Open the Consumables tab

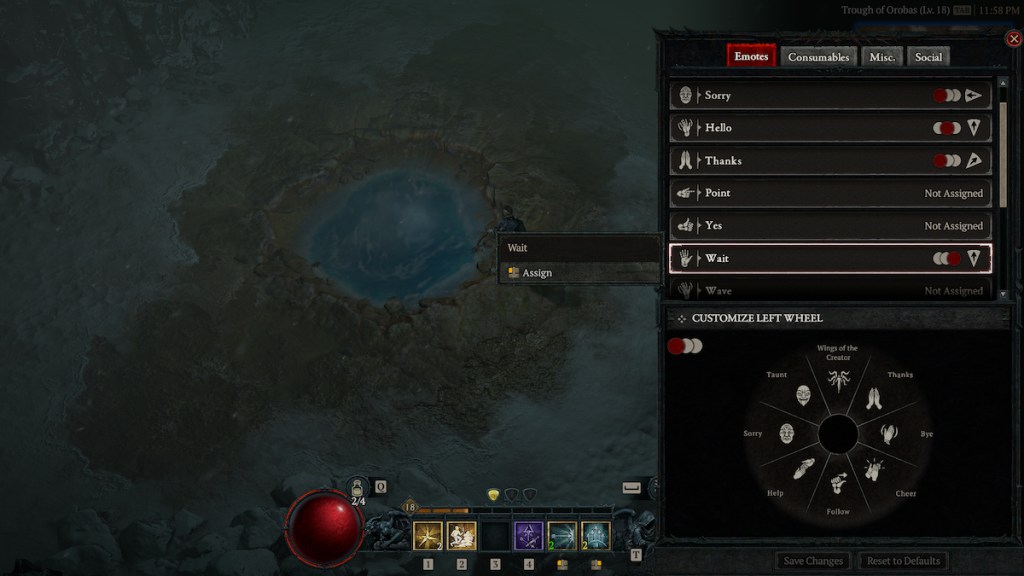click(x=818, y=57)
